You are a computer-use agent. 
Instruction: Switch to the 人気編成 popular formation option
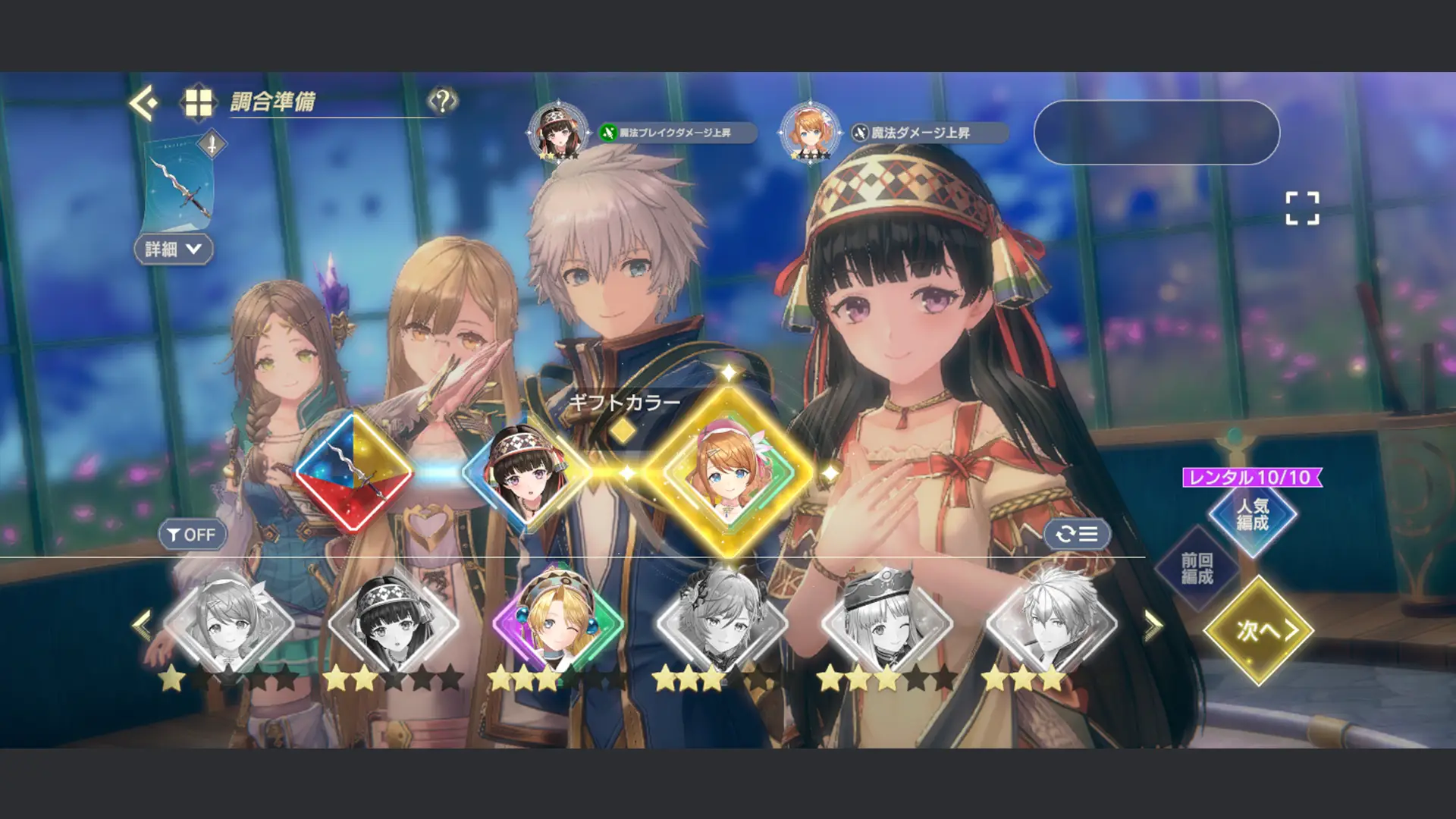(x=1251, y=516)
